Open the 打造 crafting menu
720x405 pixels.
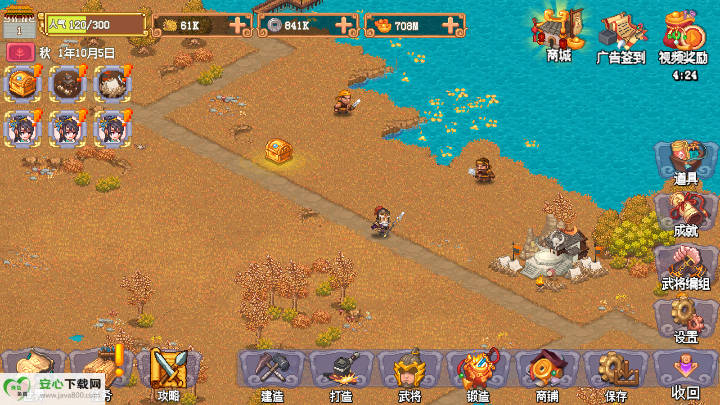[341, 373]
